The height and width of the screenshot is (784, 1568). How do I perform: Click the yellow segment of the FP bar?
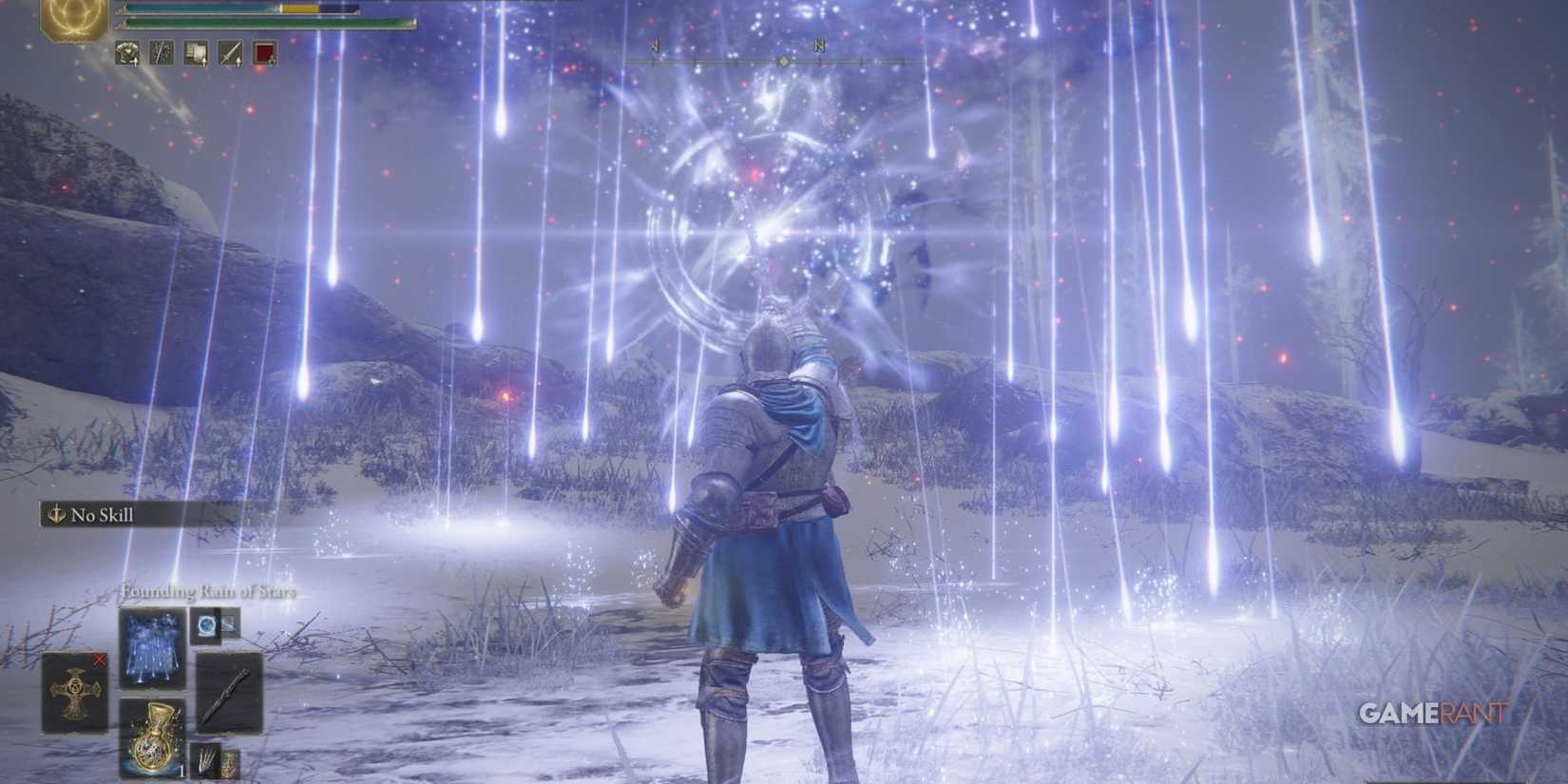click(299, 10)
